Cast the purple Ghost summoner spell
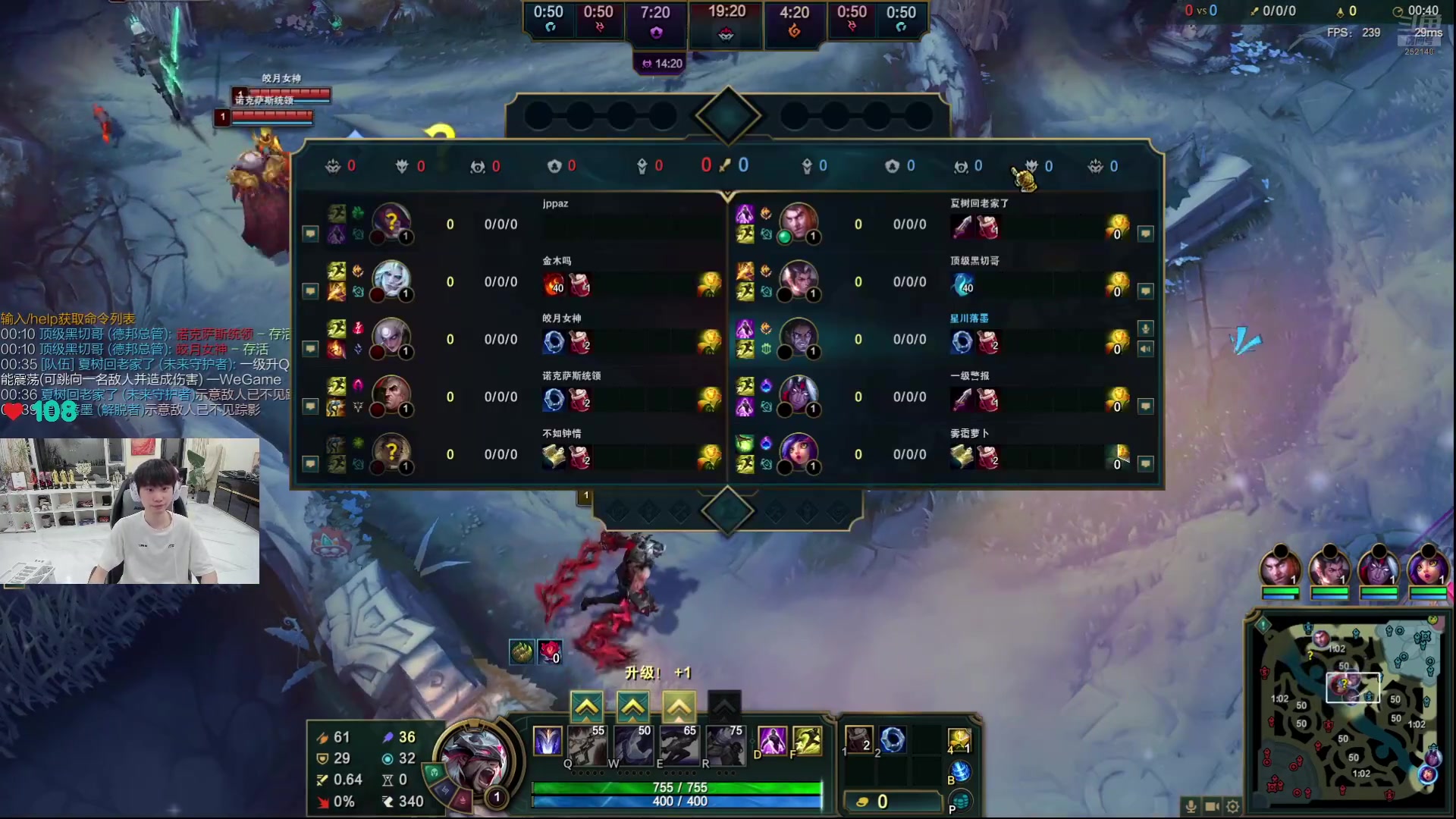 (772, 741)
